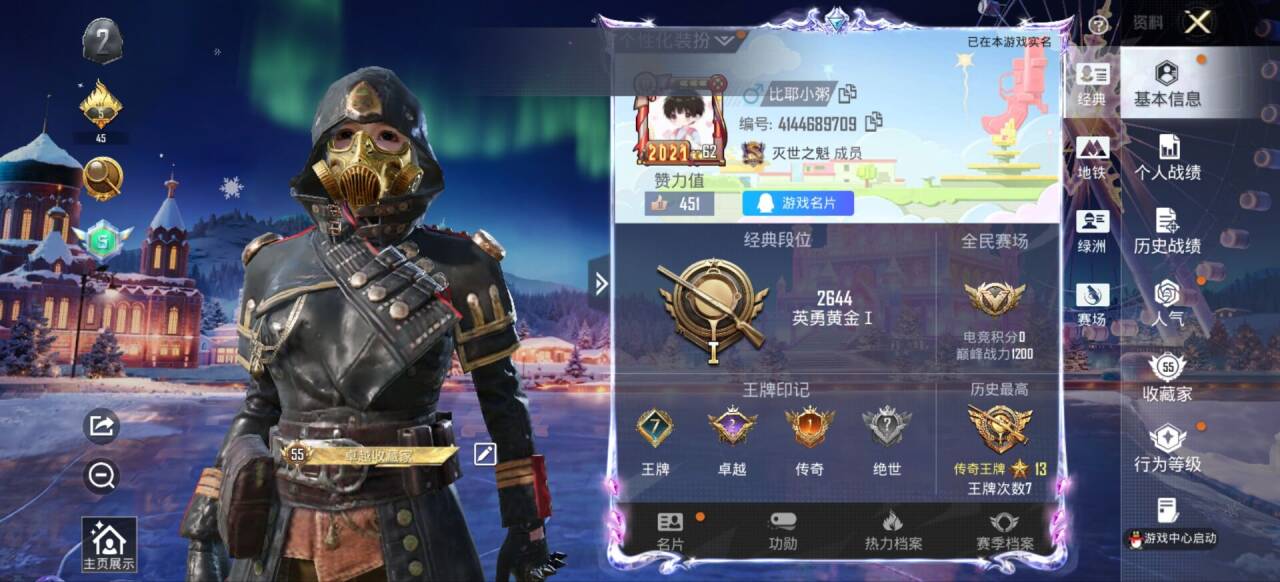Copy the player ID number

[x=874, y=123]
